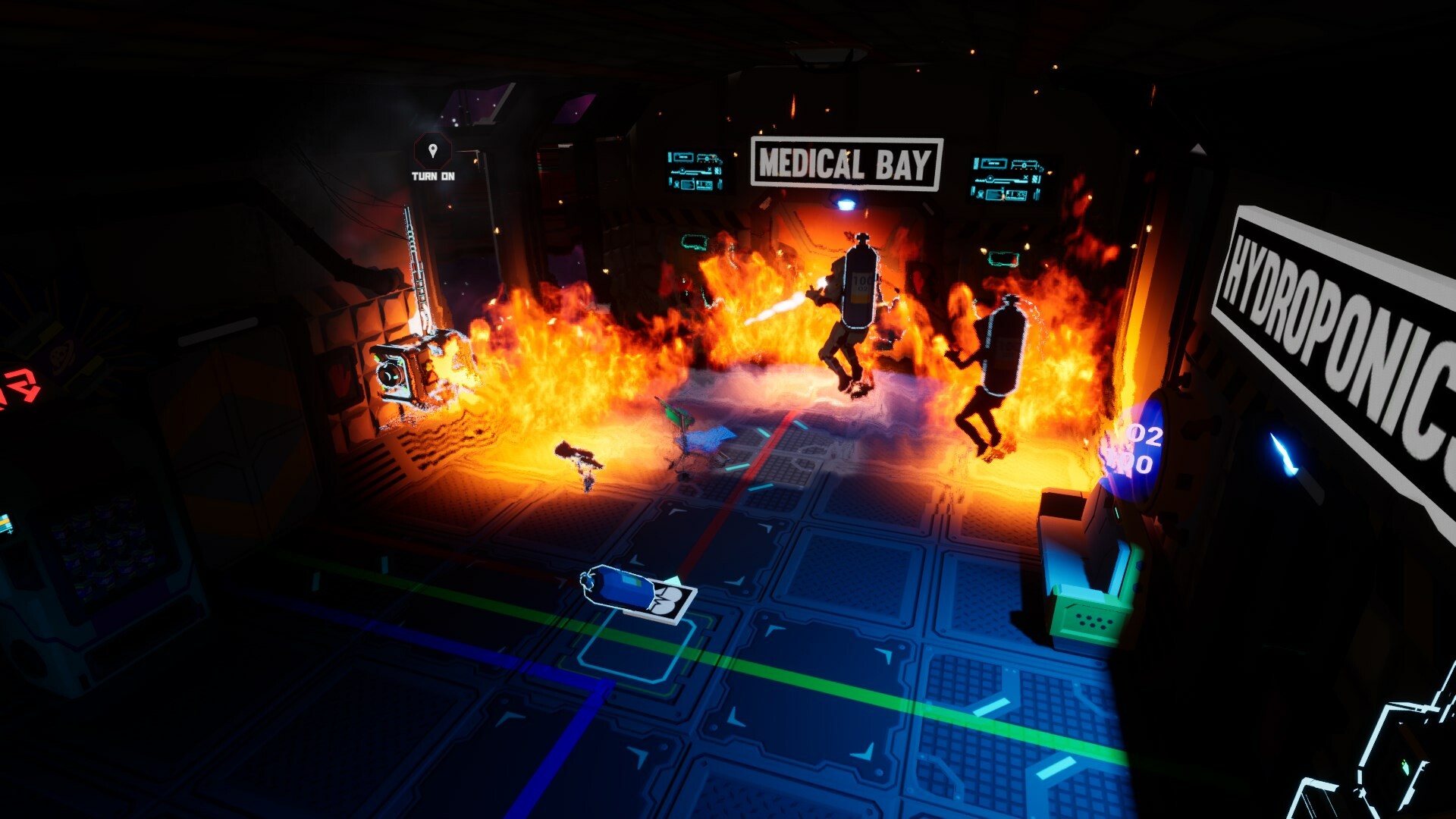The image size is (1456, 819).
Task: Toggle the small teal light strip on the right console
Action: click(x=1116, y=513)
